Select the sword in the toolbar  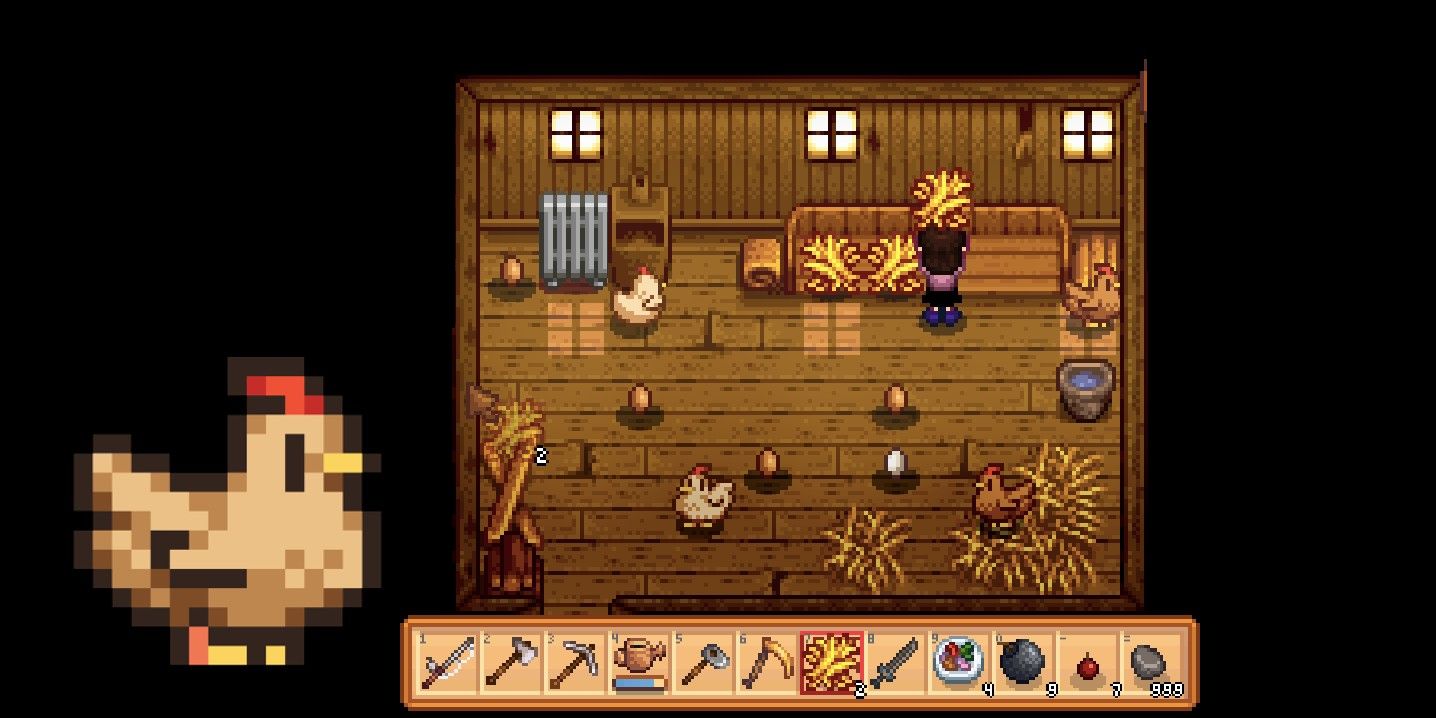click(x=894, y=662)
